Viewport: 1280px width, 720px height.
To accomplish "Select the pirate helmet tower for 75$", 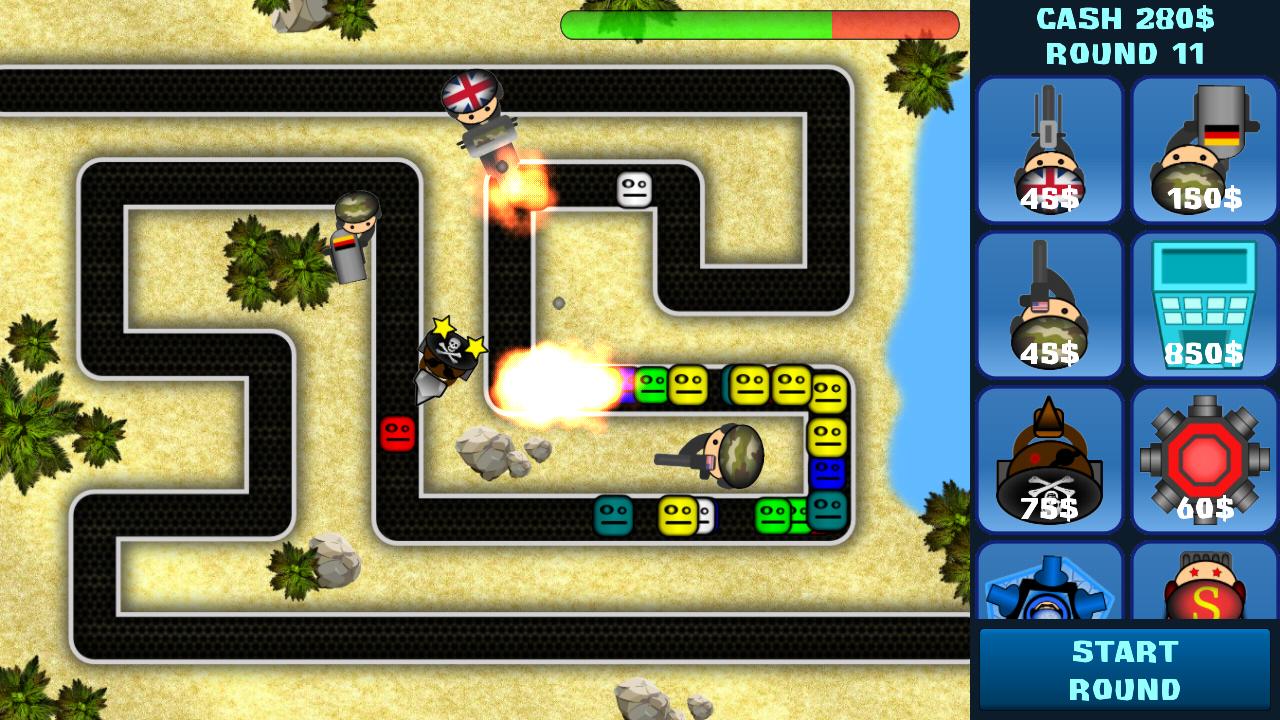I will [x=1050, y=460].
